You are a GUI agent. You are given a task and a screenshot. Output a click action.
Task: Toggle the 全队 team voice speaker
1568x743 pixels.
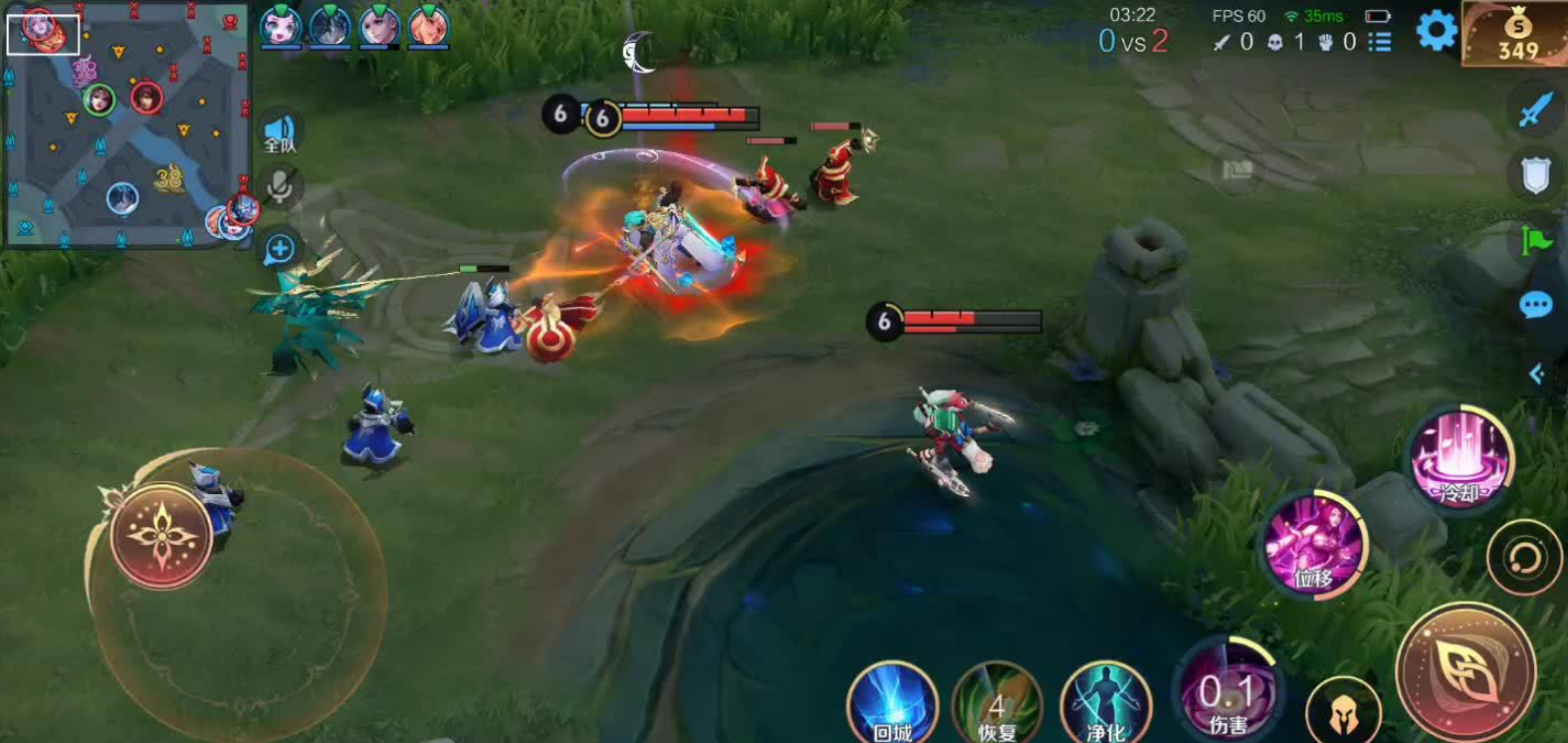280,132
